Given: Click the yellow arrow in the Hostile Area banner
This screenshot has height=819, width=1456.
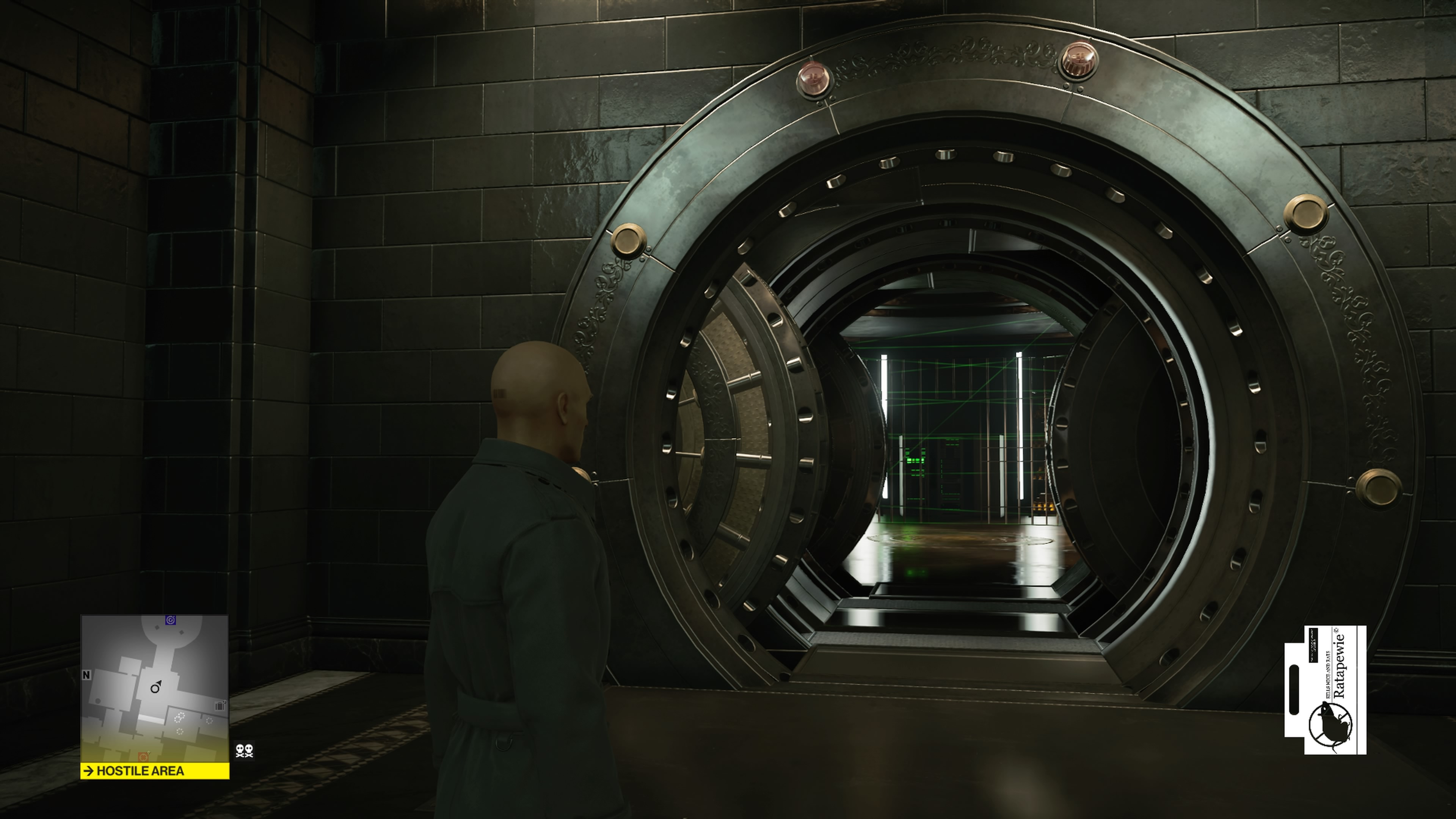Looking at the screenshot, I should (x=89, y=770).
